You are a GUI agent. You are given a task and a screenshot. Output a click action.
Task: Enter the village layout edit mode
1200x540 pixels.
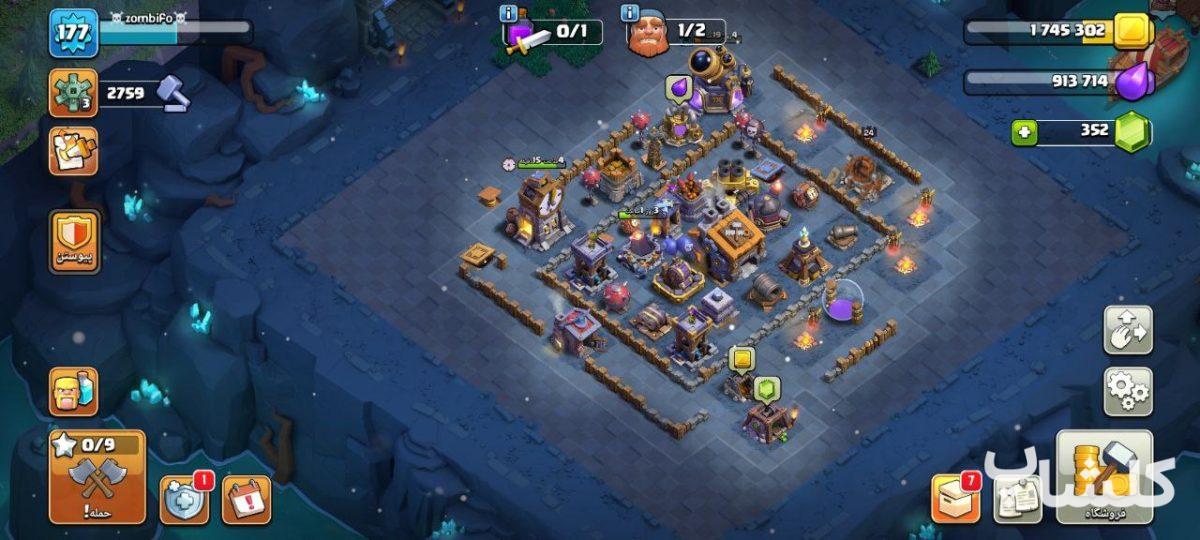(x=1127, y=330)
